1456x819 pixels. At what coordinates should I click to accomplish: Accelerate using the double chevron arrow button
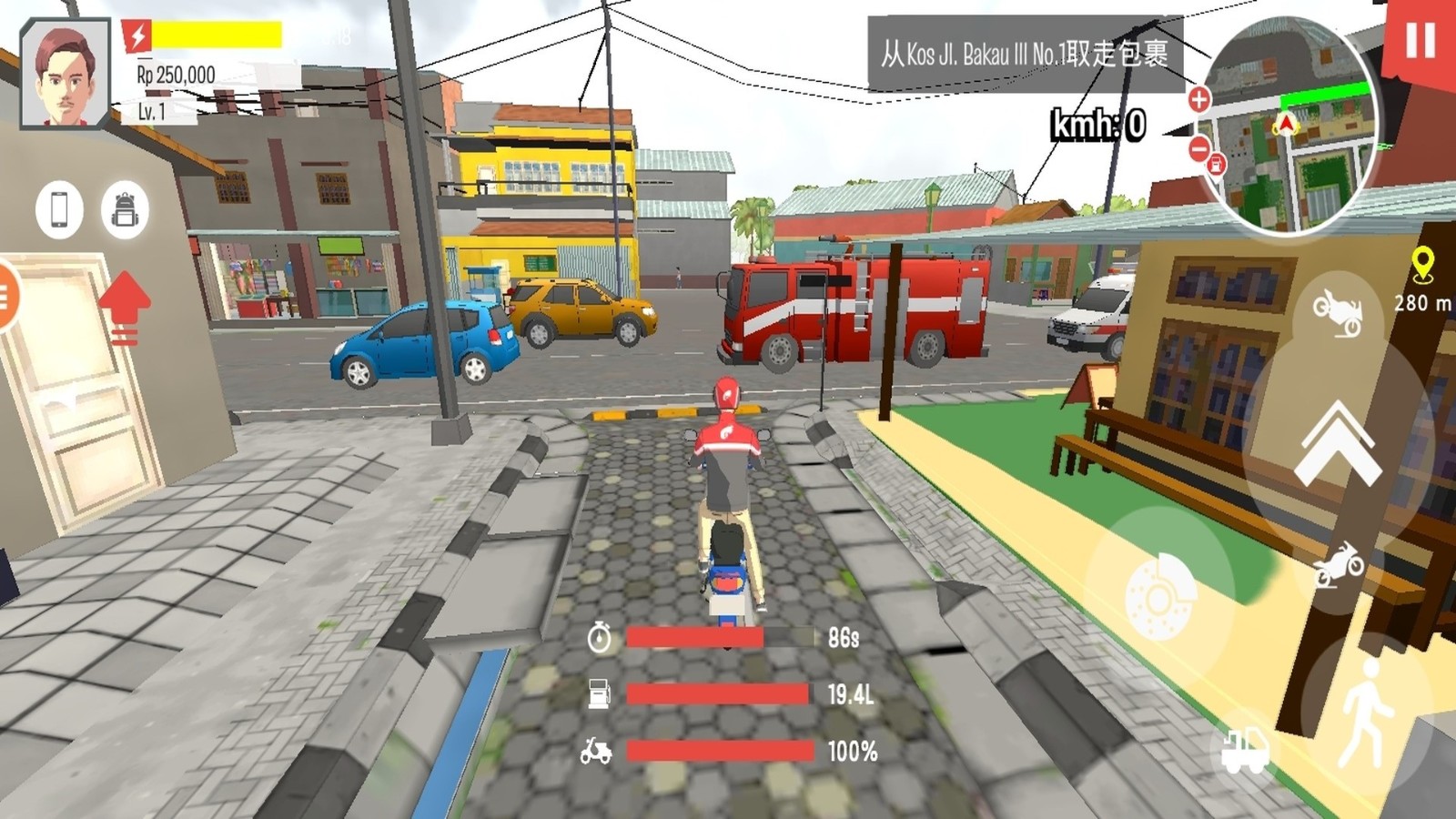[1338, 444]
